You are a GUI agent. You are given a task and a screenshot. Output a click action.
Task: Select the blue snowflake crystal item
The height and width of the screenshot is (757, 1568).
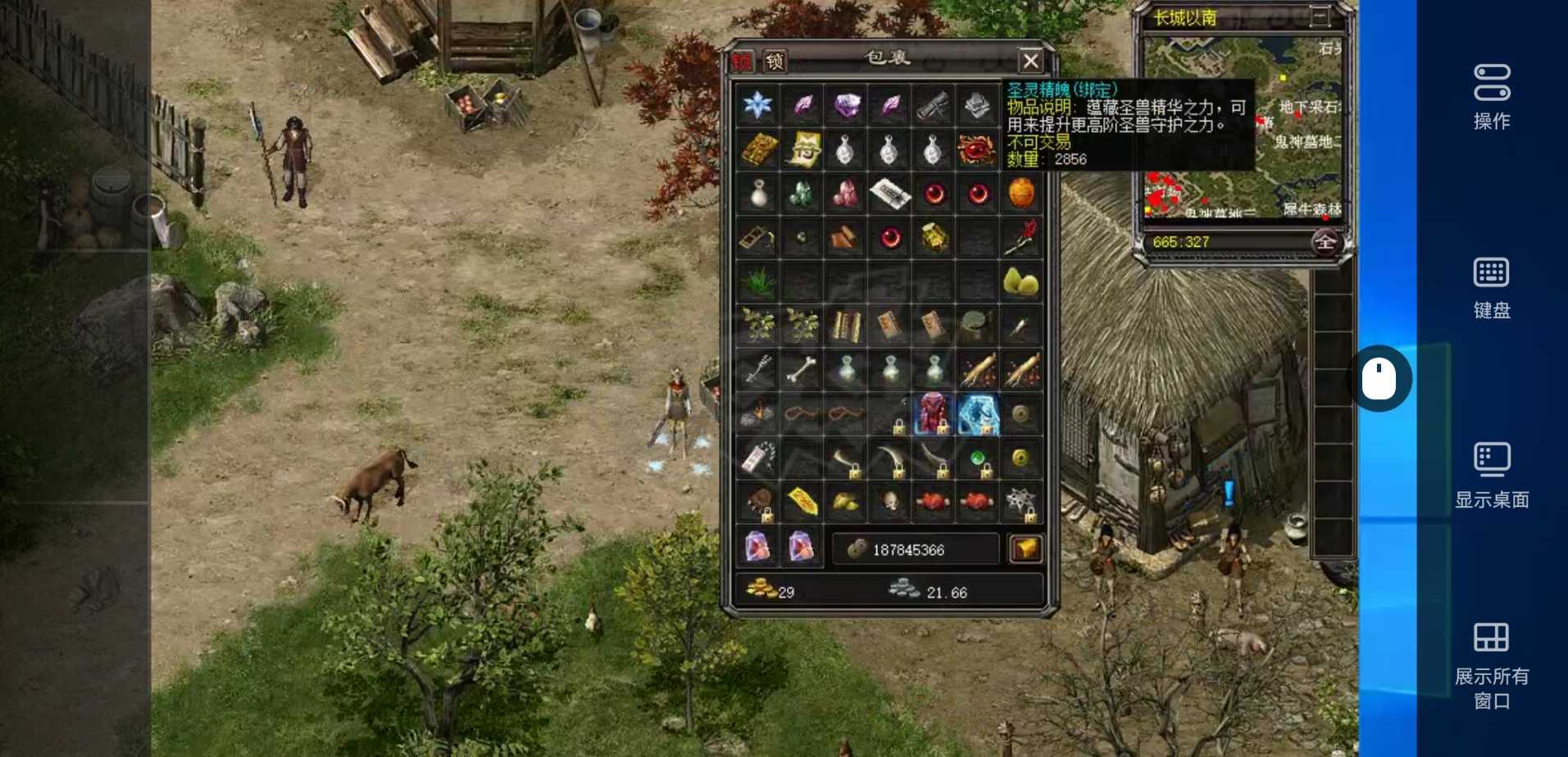[x=757, y=105]
